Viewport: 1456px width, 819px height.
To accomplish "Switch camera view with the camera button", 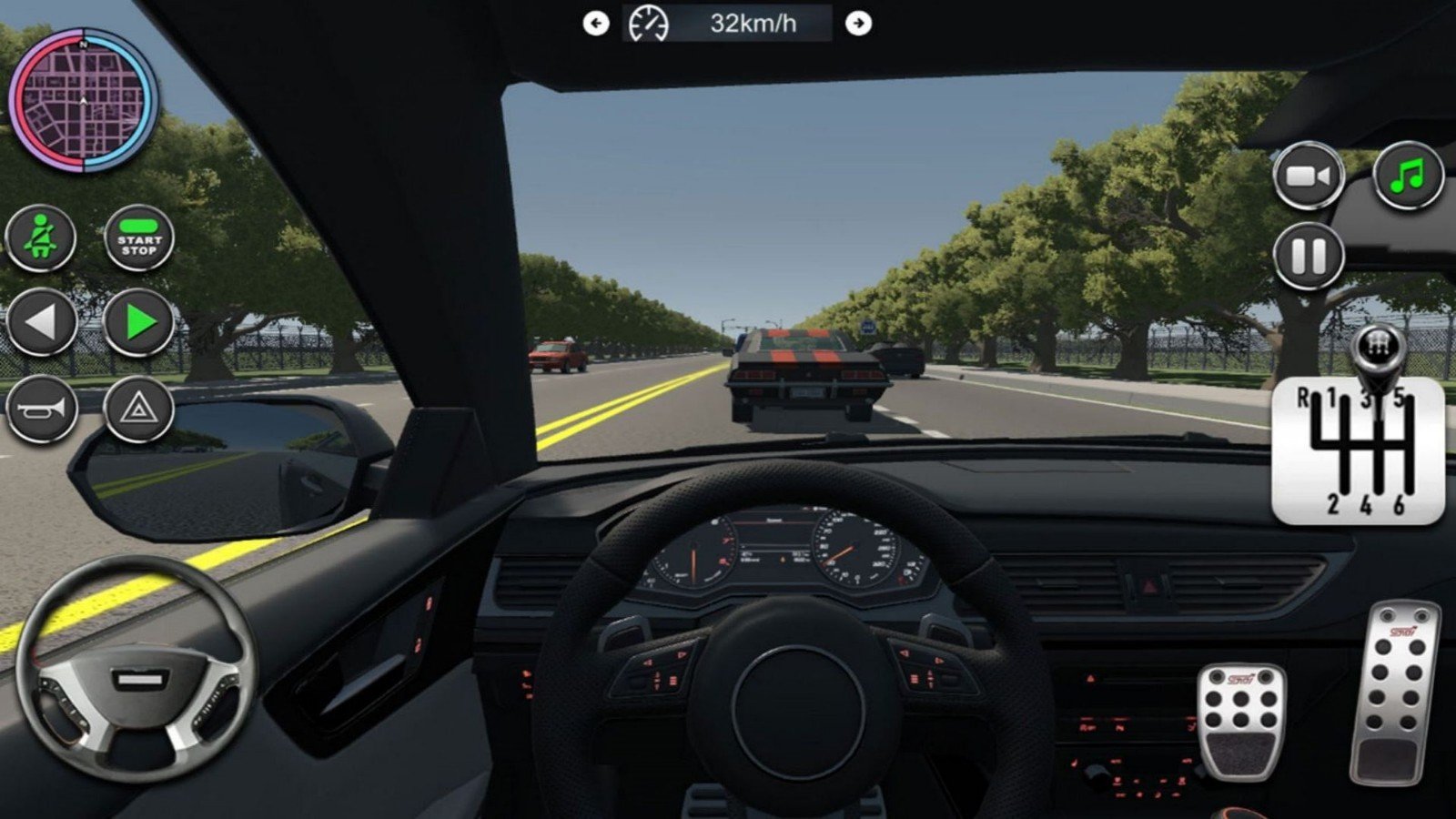I will click(x=1309, y=176).
